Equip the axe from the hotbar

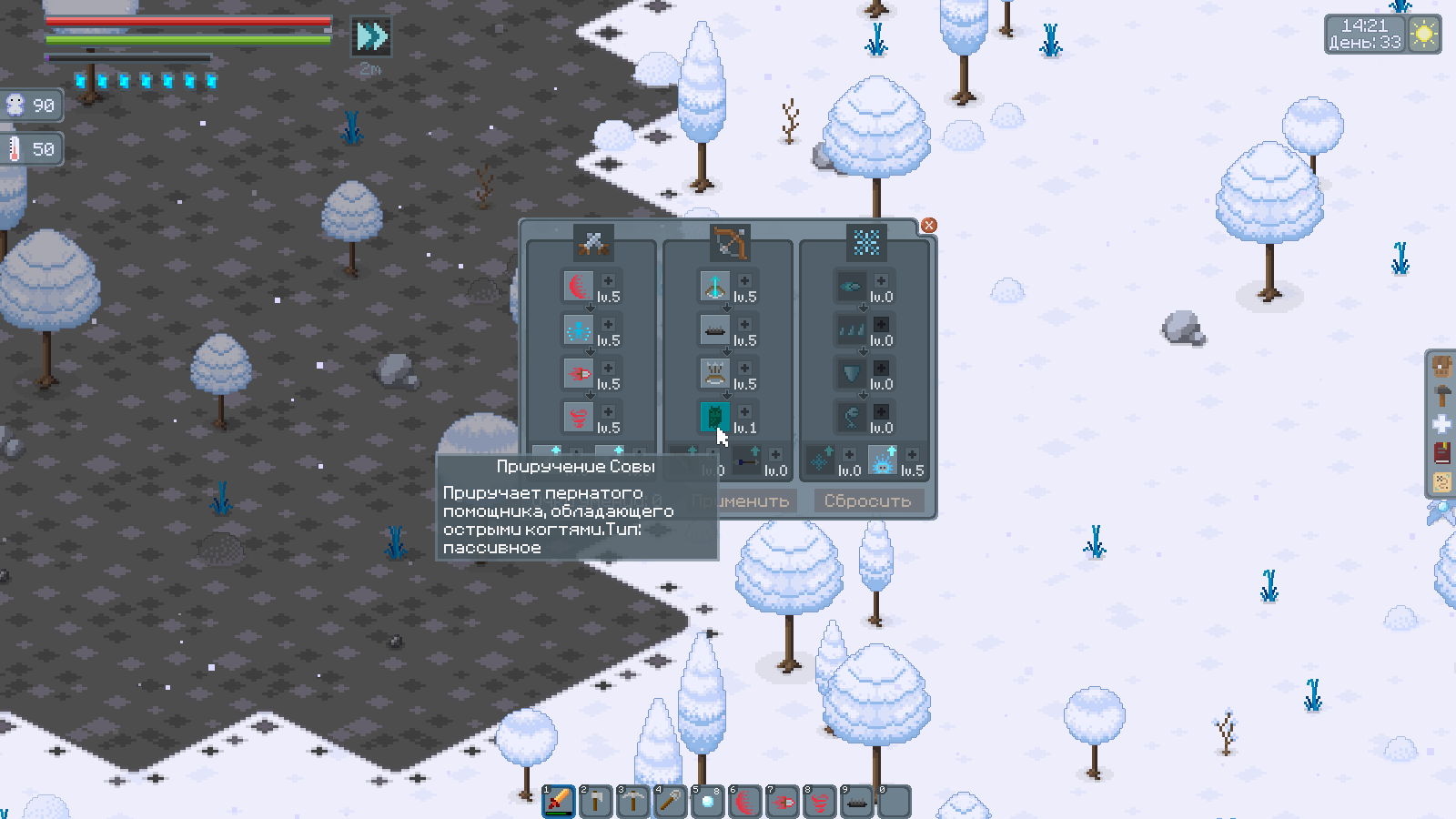coord(596,802)
